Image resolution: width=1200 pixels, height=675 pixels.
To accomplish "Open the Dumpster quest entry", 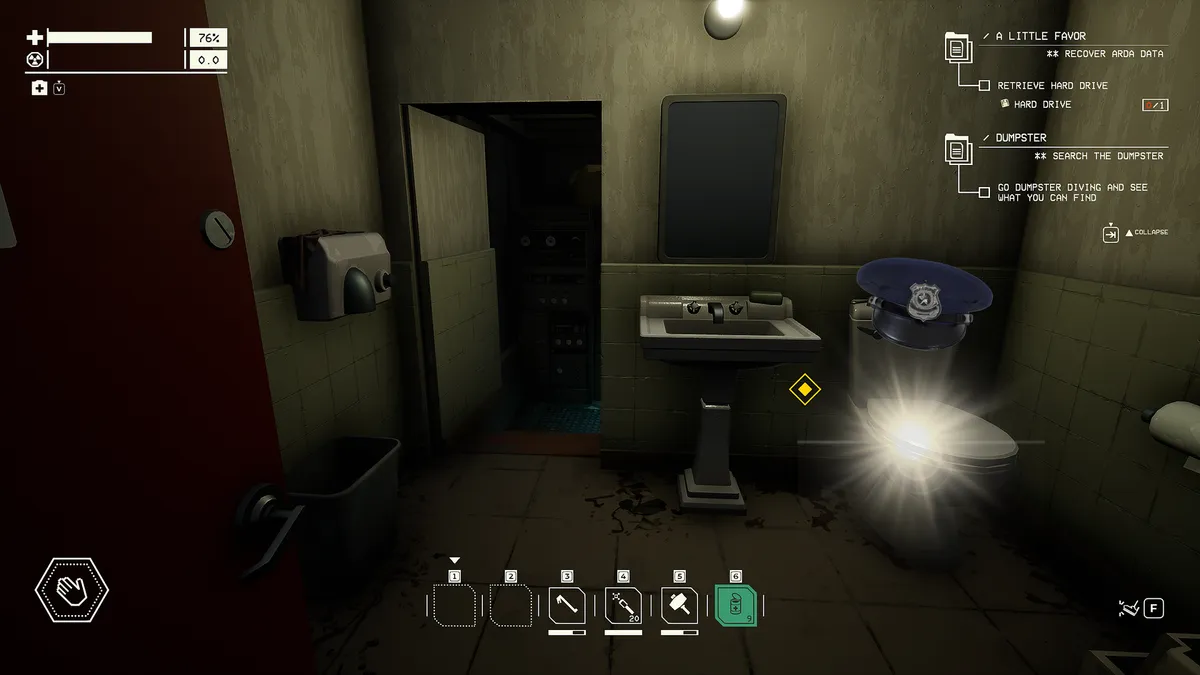I will click(x=1021, y=137).
